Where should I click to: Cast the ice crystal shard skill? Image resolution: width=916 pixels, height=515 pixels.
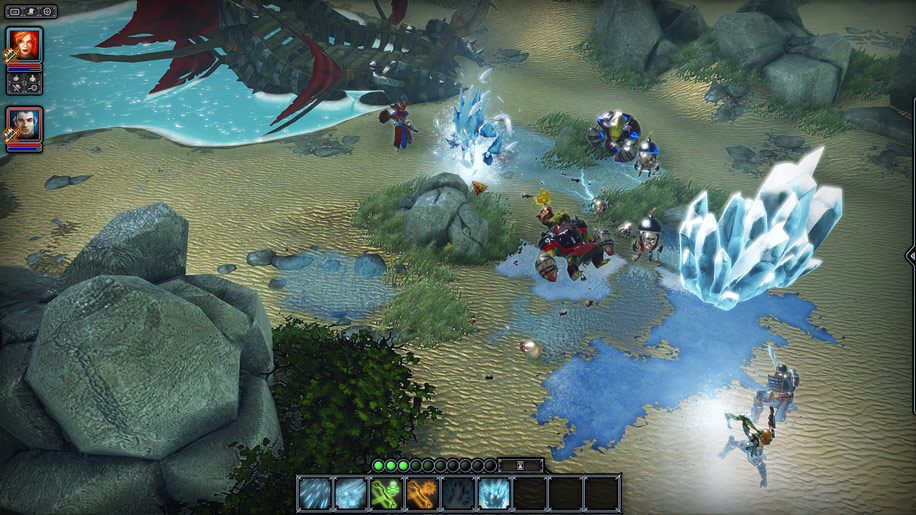point(494,494)
